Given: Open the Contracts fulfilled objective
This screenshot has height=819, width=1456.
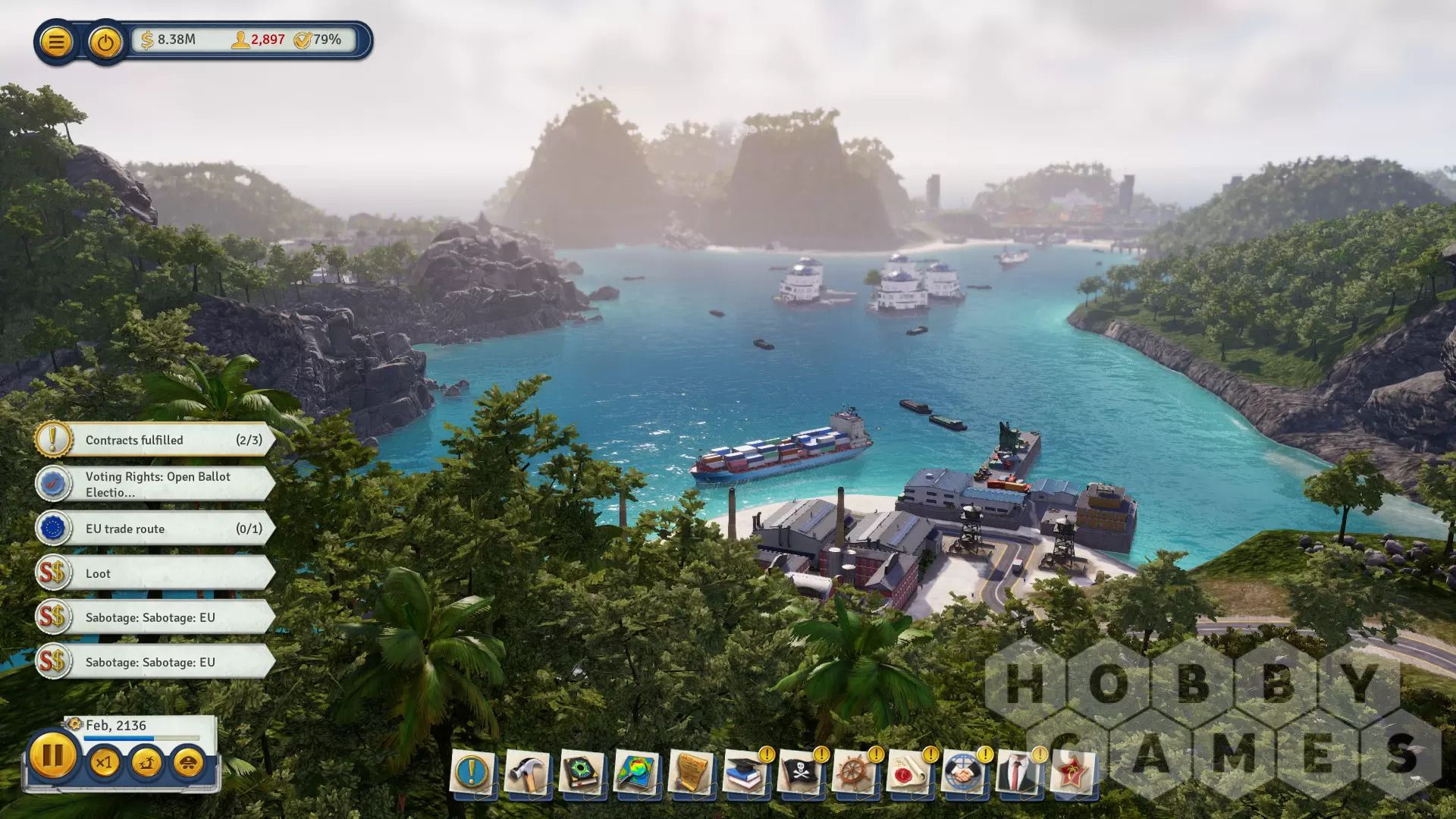Looking at the screenshot, I should pyautogui.click(x=155, y=440).
